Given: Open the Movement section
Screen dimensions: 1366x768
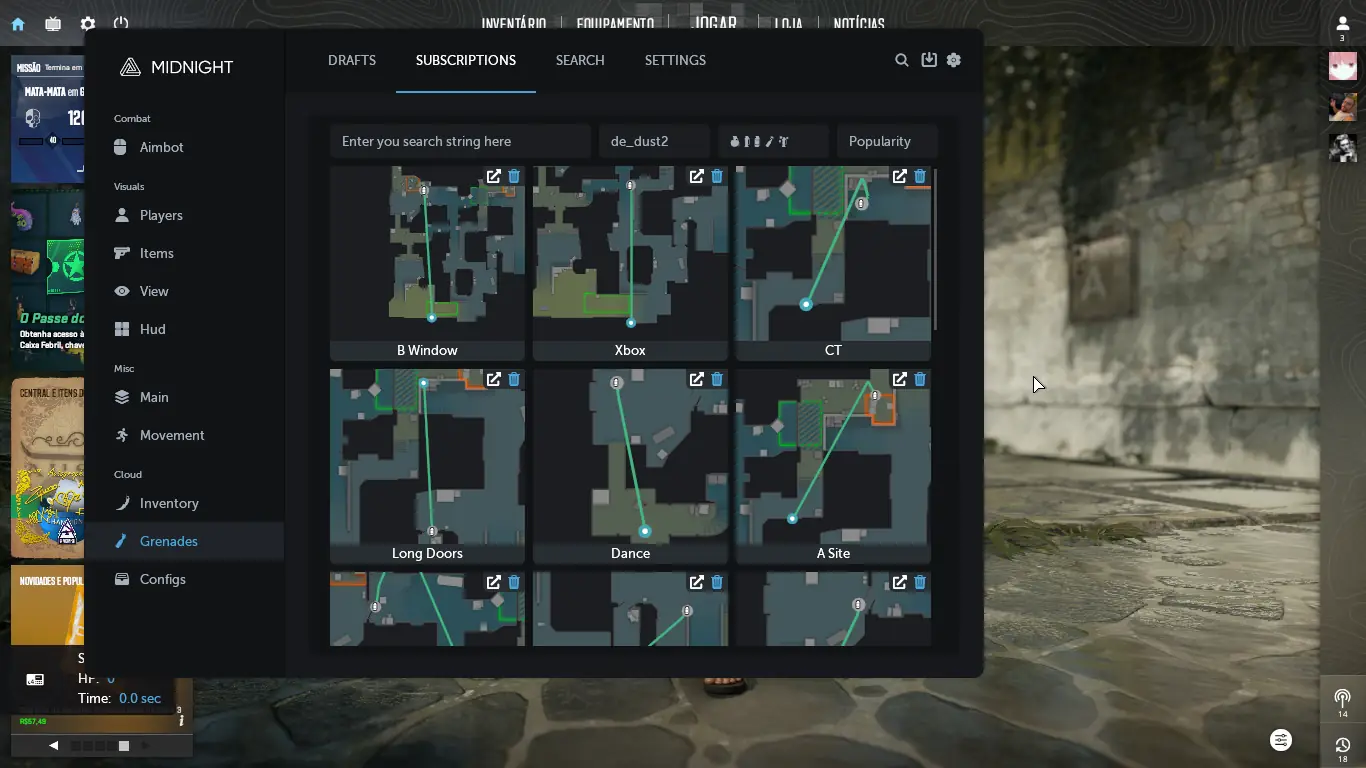Looking at the screenshot, I should pos(171,435).
